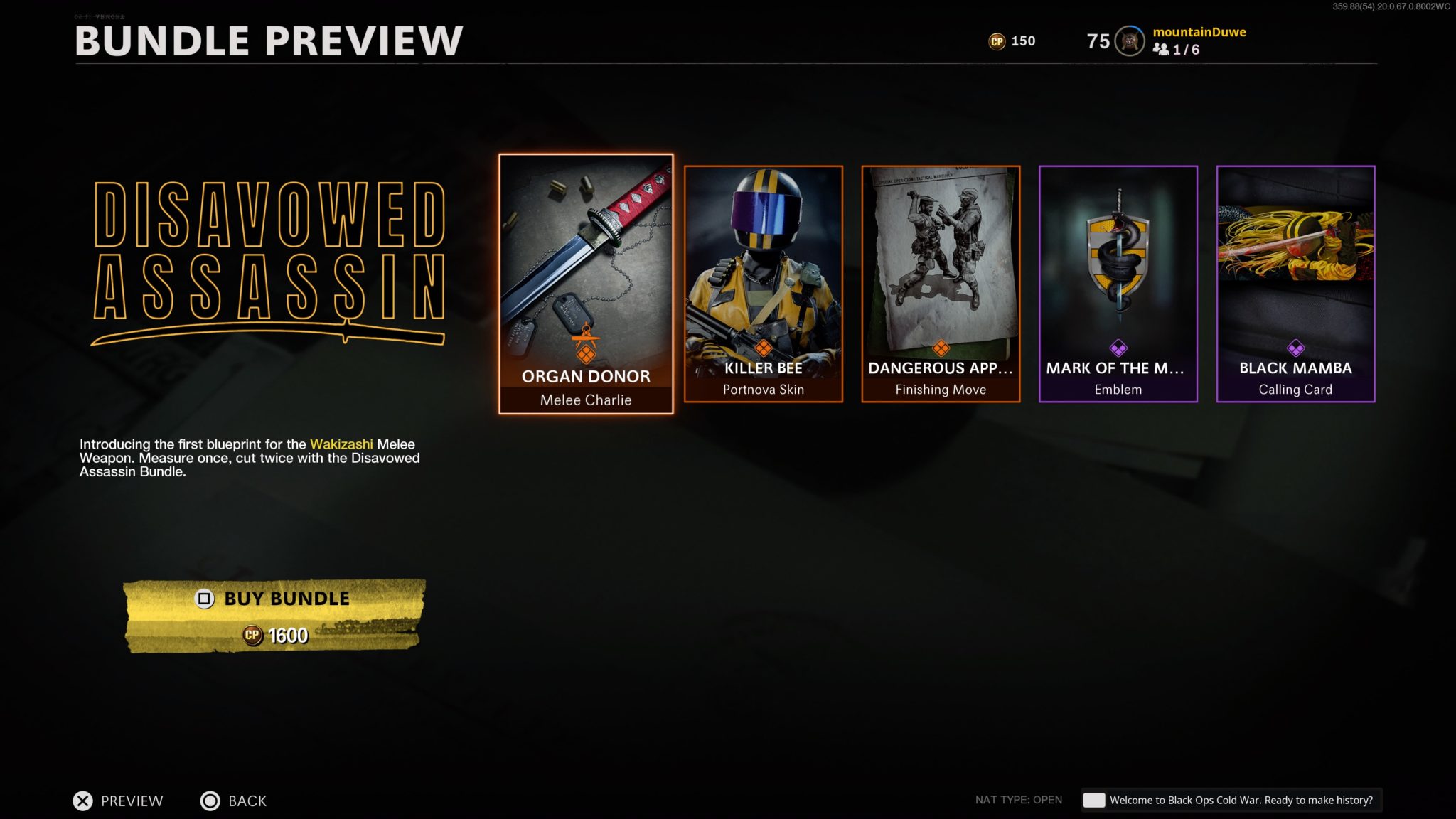Go back from the bundle preview
Screen dimensions: 1456x819
click(234, 801)
